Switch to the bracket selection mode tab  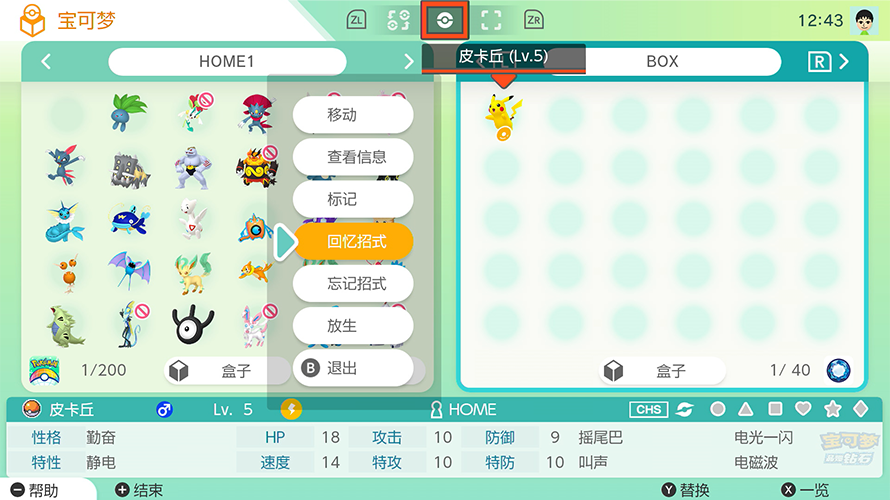pos(491,20)
